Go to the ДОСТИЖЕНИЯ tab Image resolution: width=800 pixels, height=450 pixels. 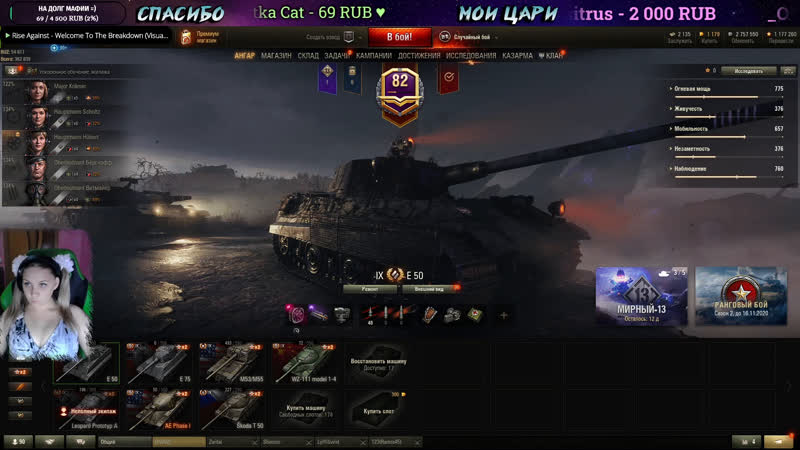tap(419, 56)
